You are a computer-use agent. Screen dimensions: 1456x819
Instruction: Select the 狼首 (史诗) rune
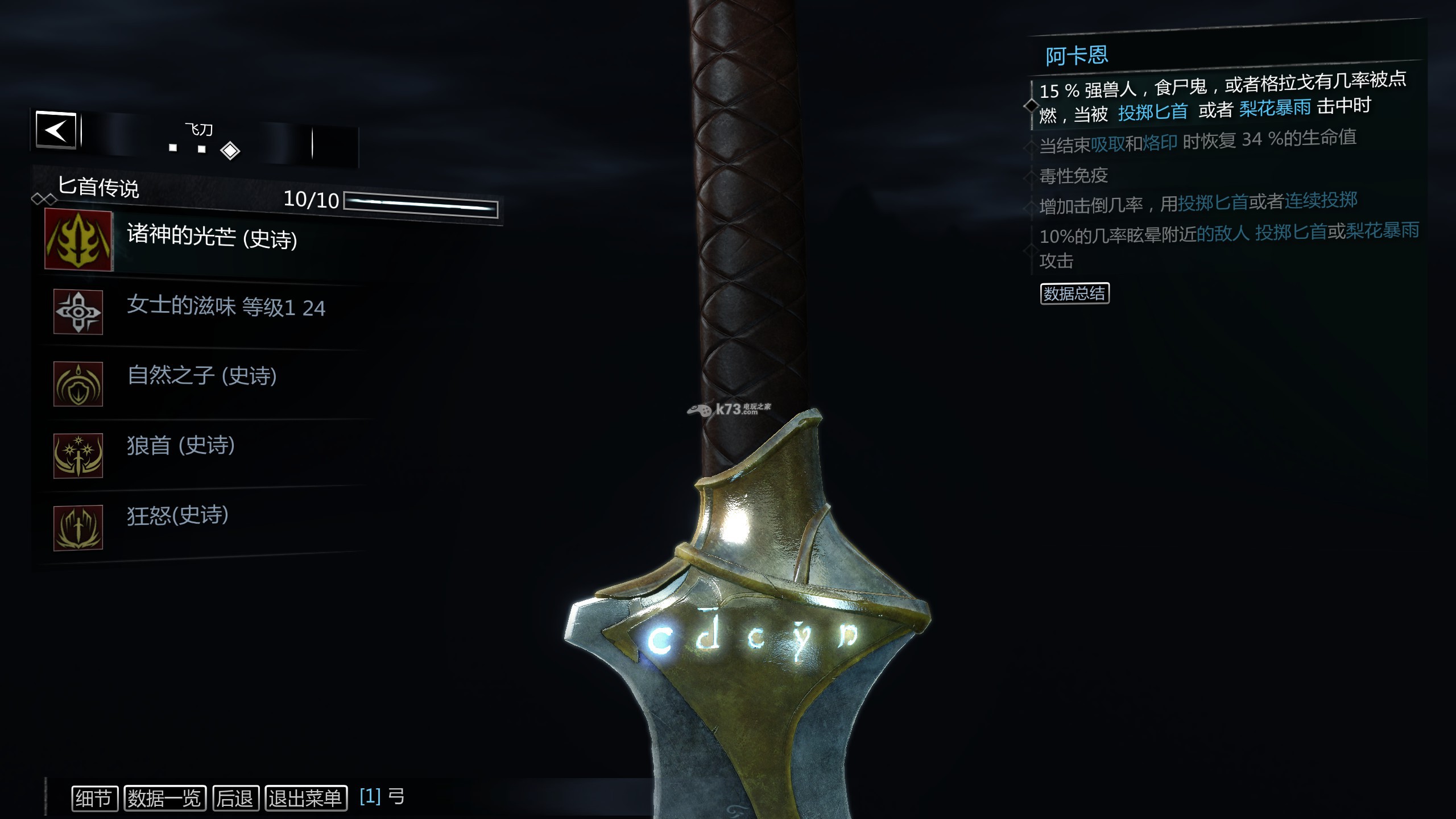(180, 446)
